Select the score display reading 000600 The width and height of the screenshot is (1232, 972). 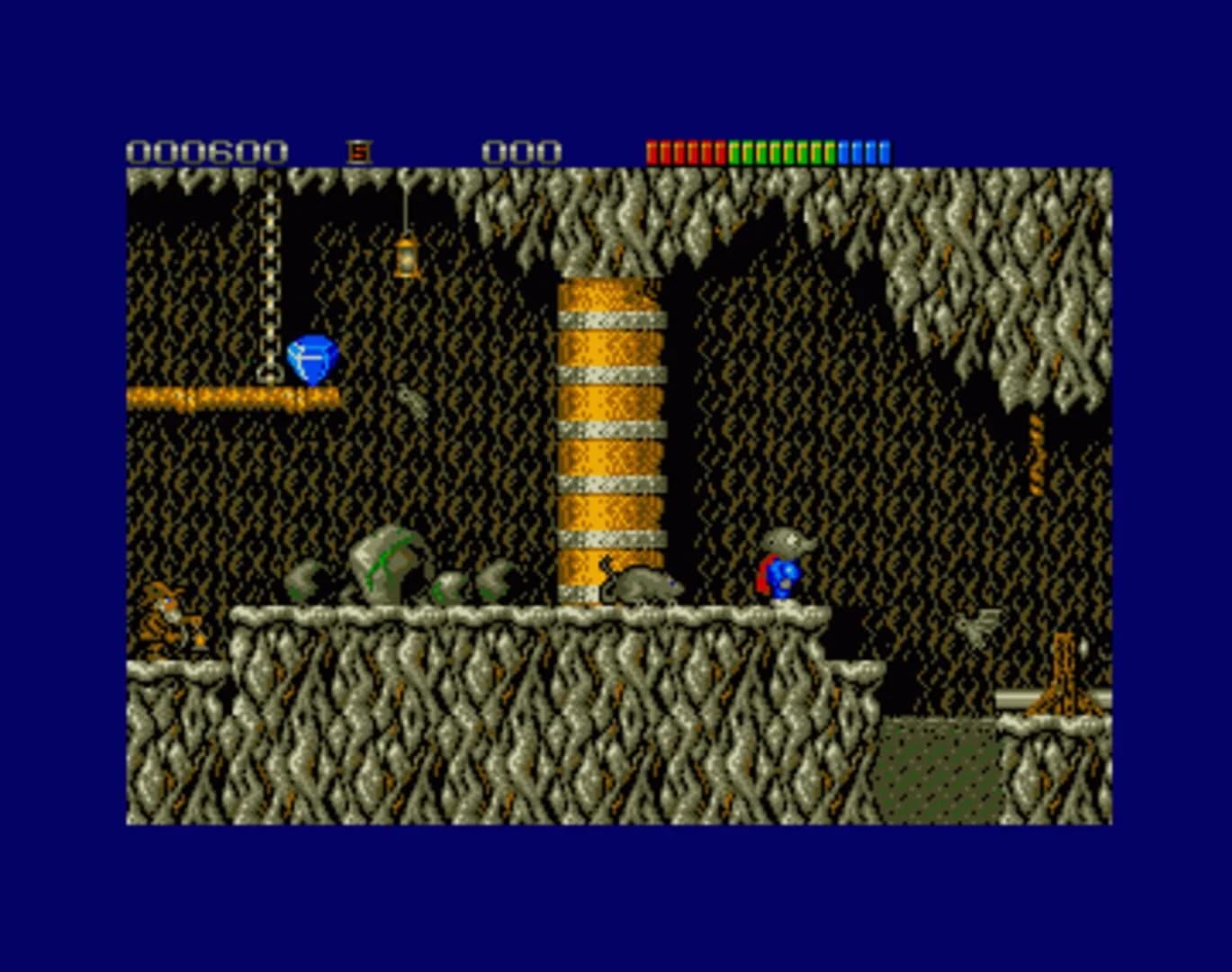pos(209,149)
